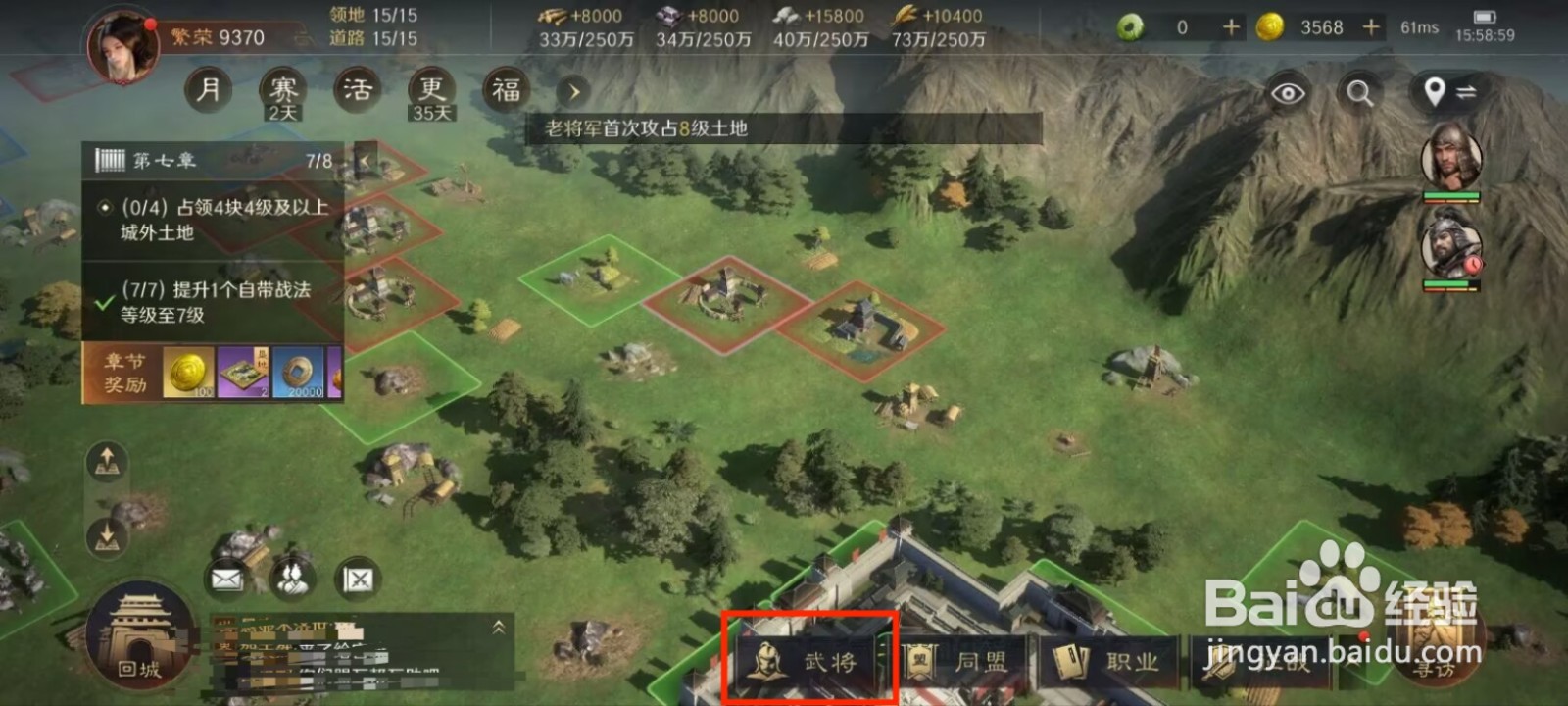Toggle the eye view icon at top right
This screenshot has width=1568, height=706.
[1290, 92]
